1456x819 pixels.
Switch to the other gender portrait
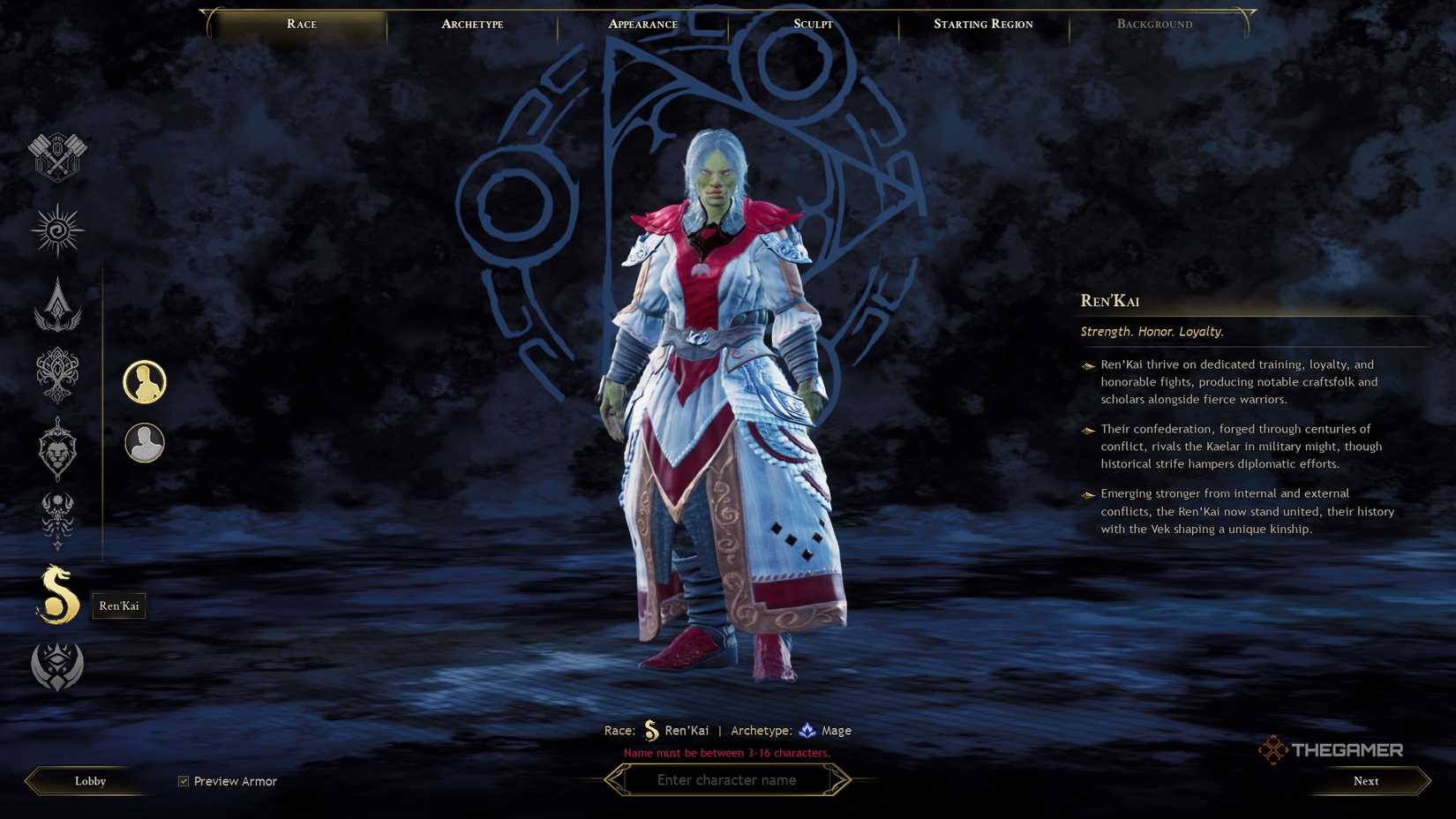[x=145, y=442]
